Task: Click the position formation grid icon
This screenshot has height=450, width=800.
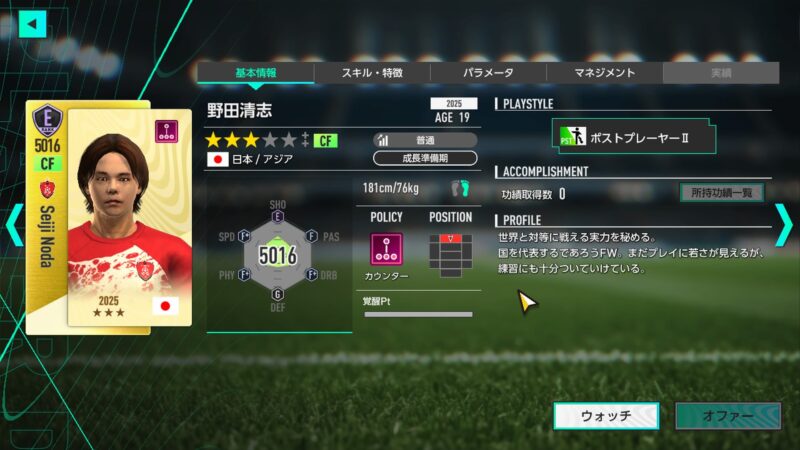Action: point(450,251)
